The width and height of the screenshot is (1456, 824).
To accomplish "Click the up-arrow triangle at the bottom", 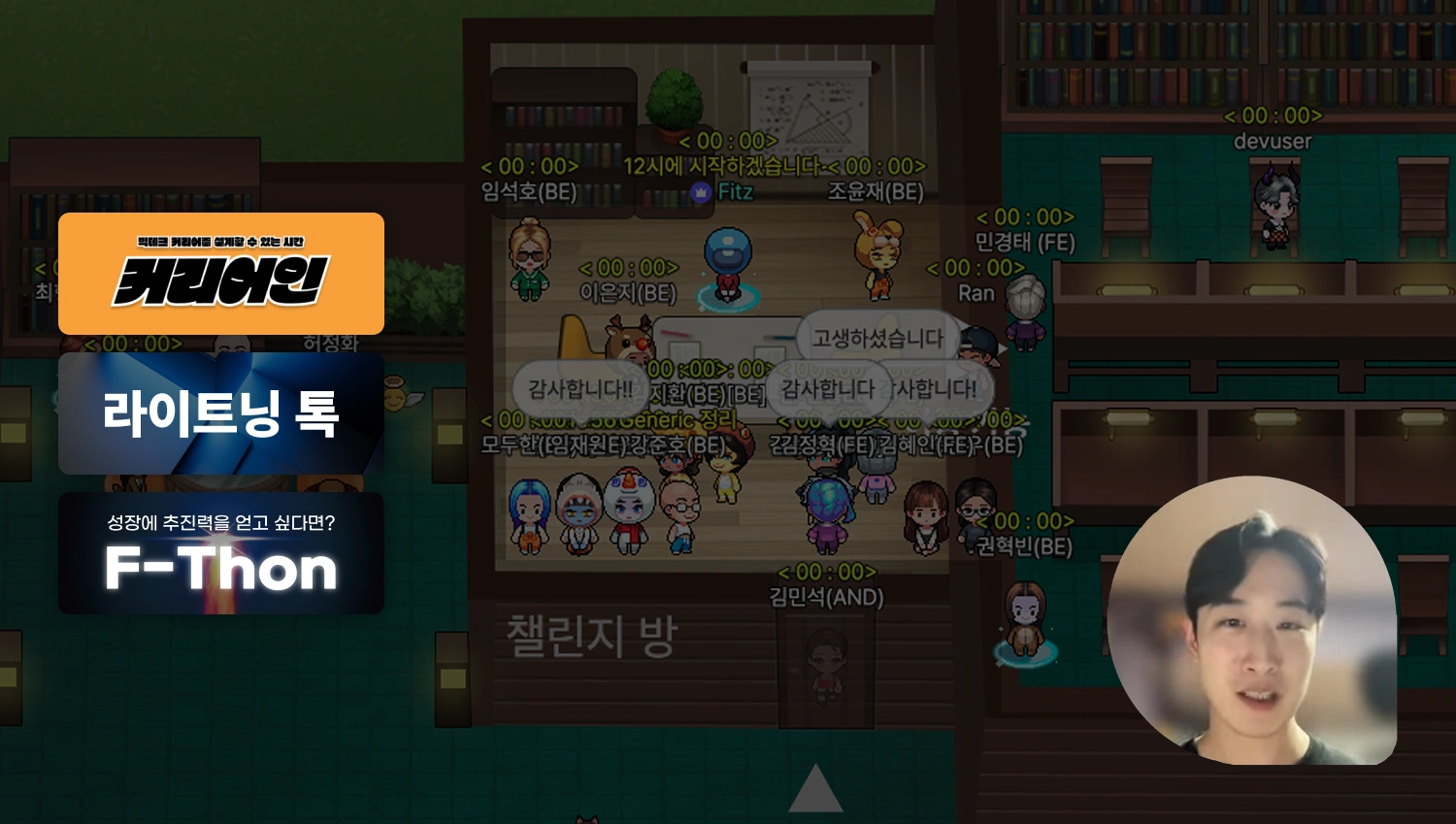I will pos(815,790).
